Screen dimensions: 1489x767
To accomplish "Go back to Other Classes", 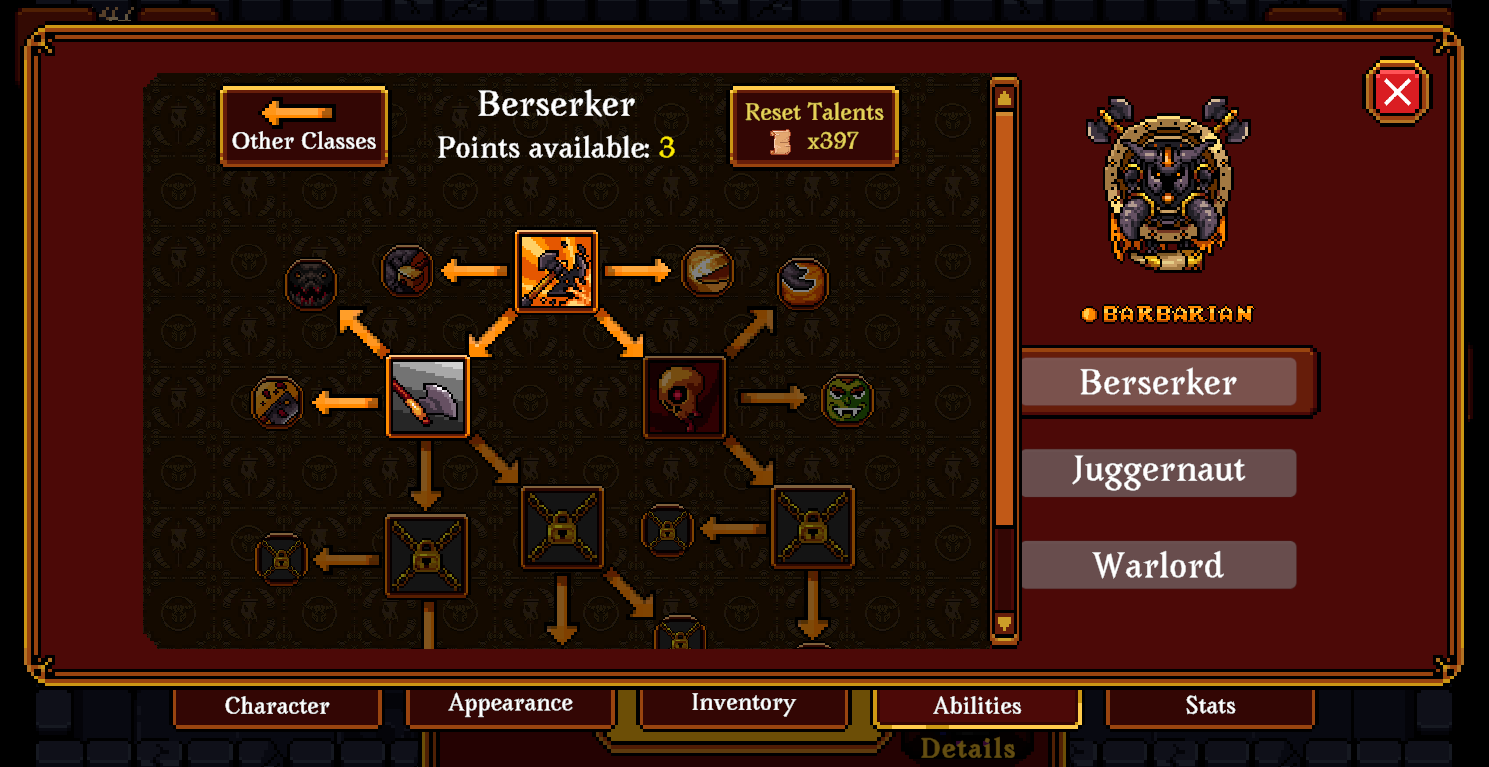I will (x=304, y=126).
